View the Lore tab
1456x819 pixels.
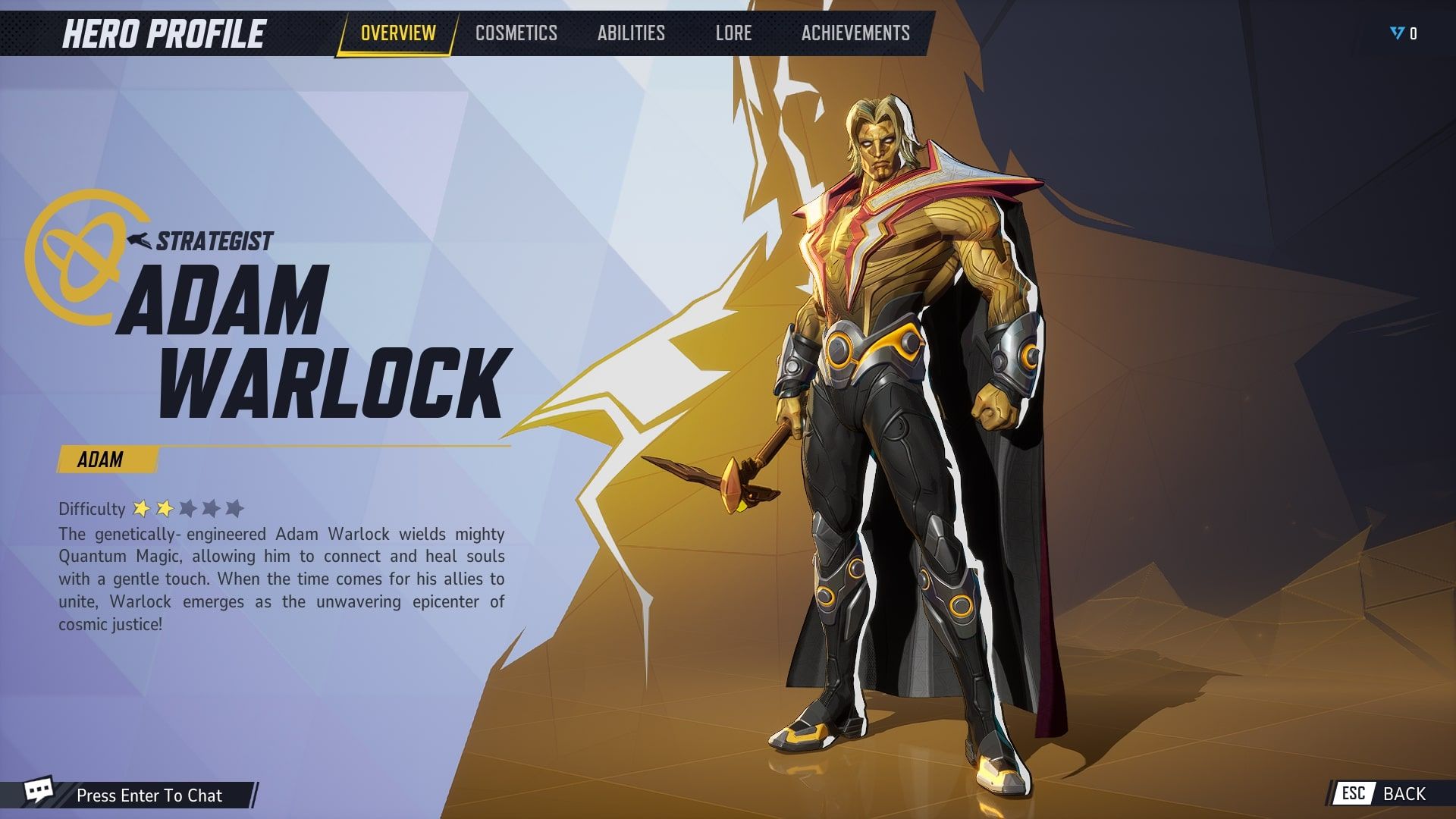[733, 33]
